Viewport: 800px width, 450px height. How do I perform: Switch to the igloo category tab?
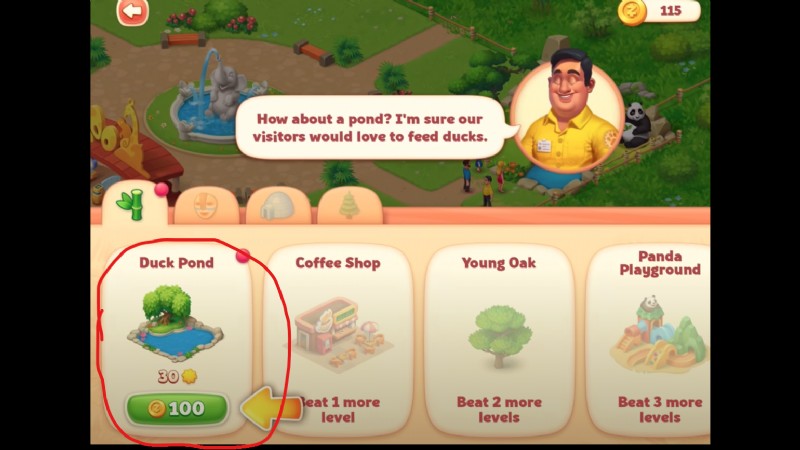tap(277, 207)
